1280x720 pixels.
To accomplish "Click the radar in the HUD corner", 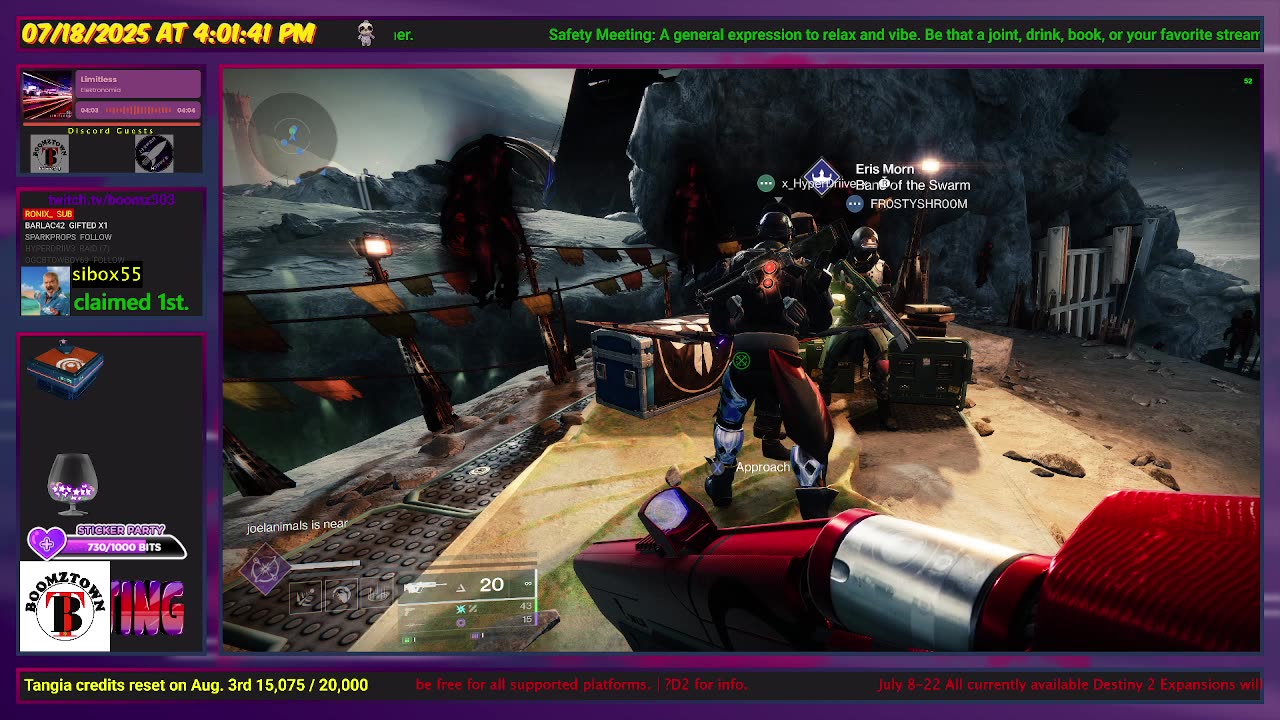I will (292, 135).
